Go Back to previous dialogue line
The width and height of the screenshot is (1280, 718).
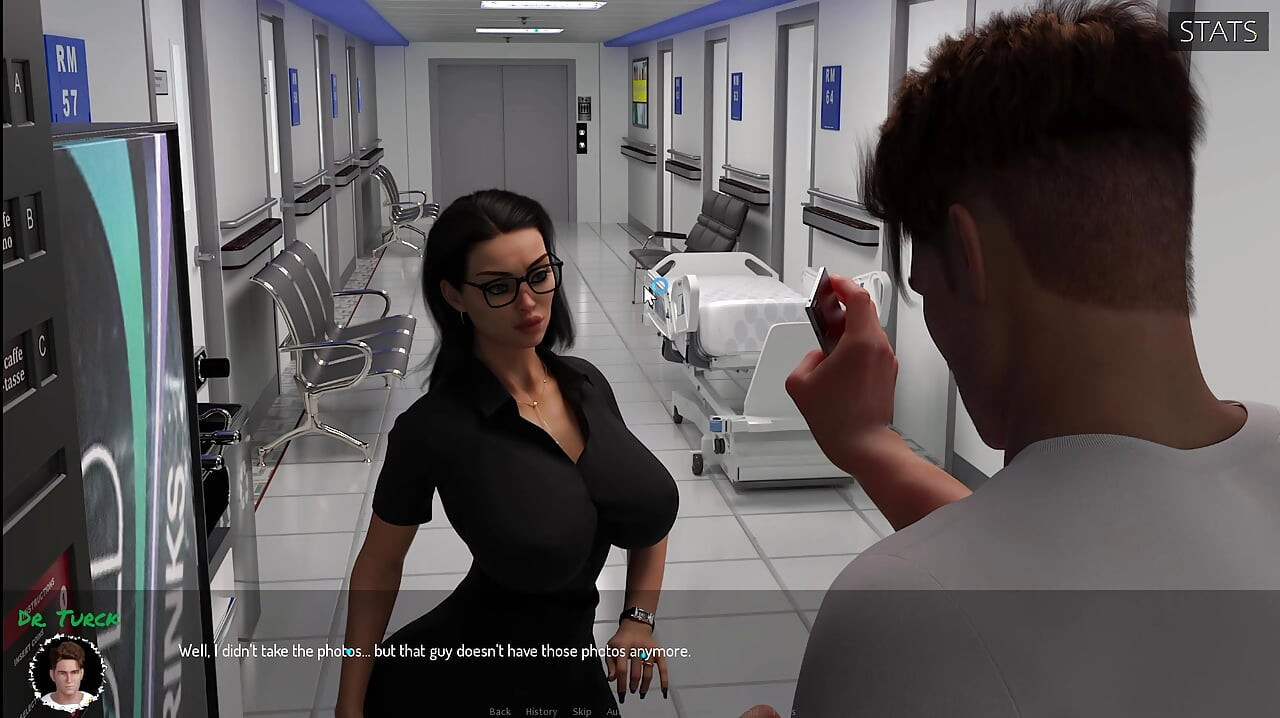point(500,711)
